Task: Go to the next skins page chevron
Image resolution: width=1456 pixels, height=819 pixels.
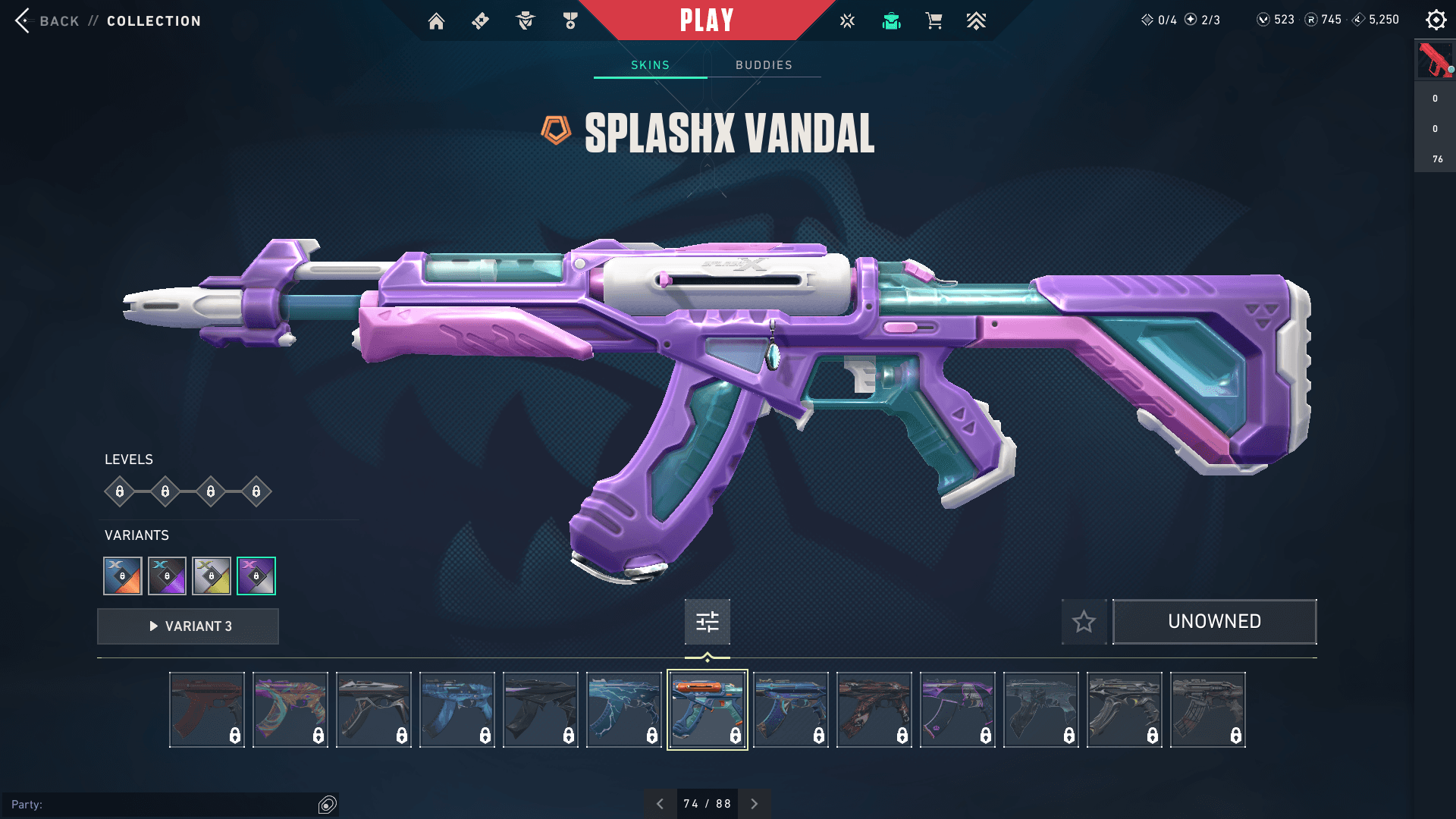Action: click(x=753, y=803)
